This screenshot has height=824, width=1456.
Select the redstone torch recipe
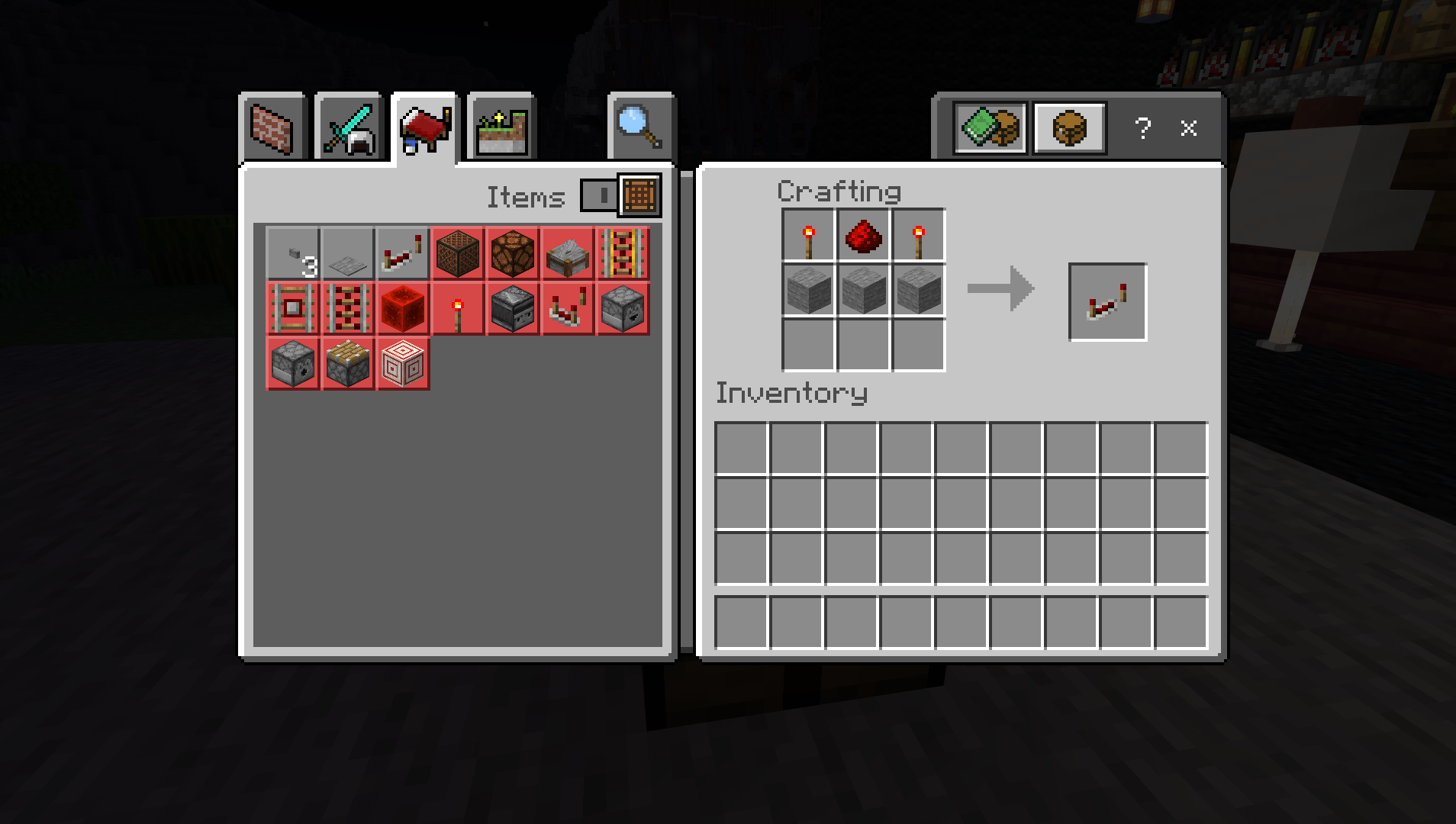click(x=458, y=309)
